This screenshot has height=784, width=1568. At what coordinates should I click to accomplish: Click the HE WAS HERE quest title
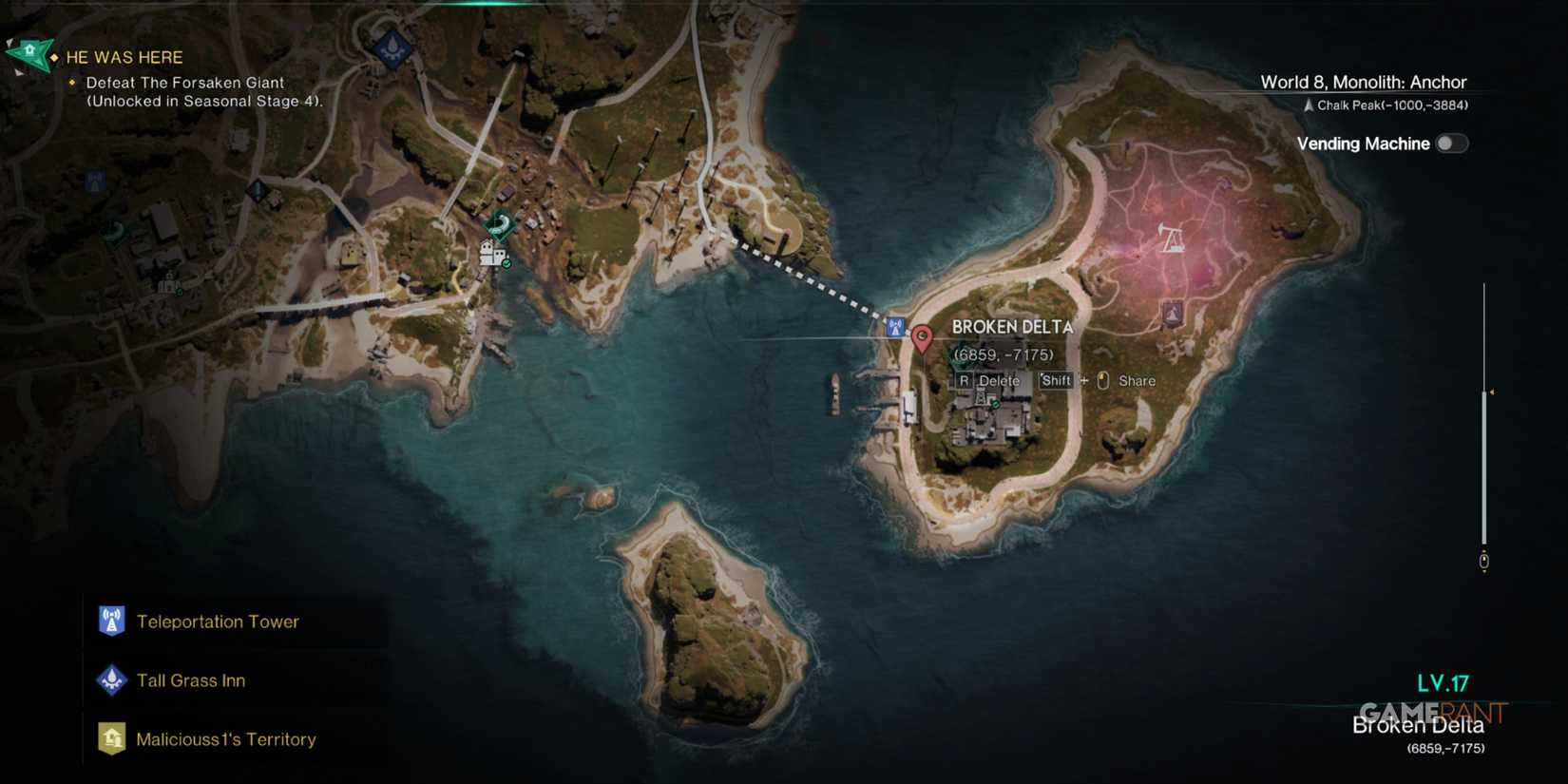click(124, 57)
